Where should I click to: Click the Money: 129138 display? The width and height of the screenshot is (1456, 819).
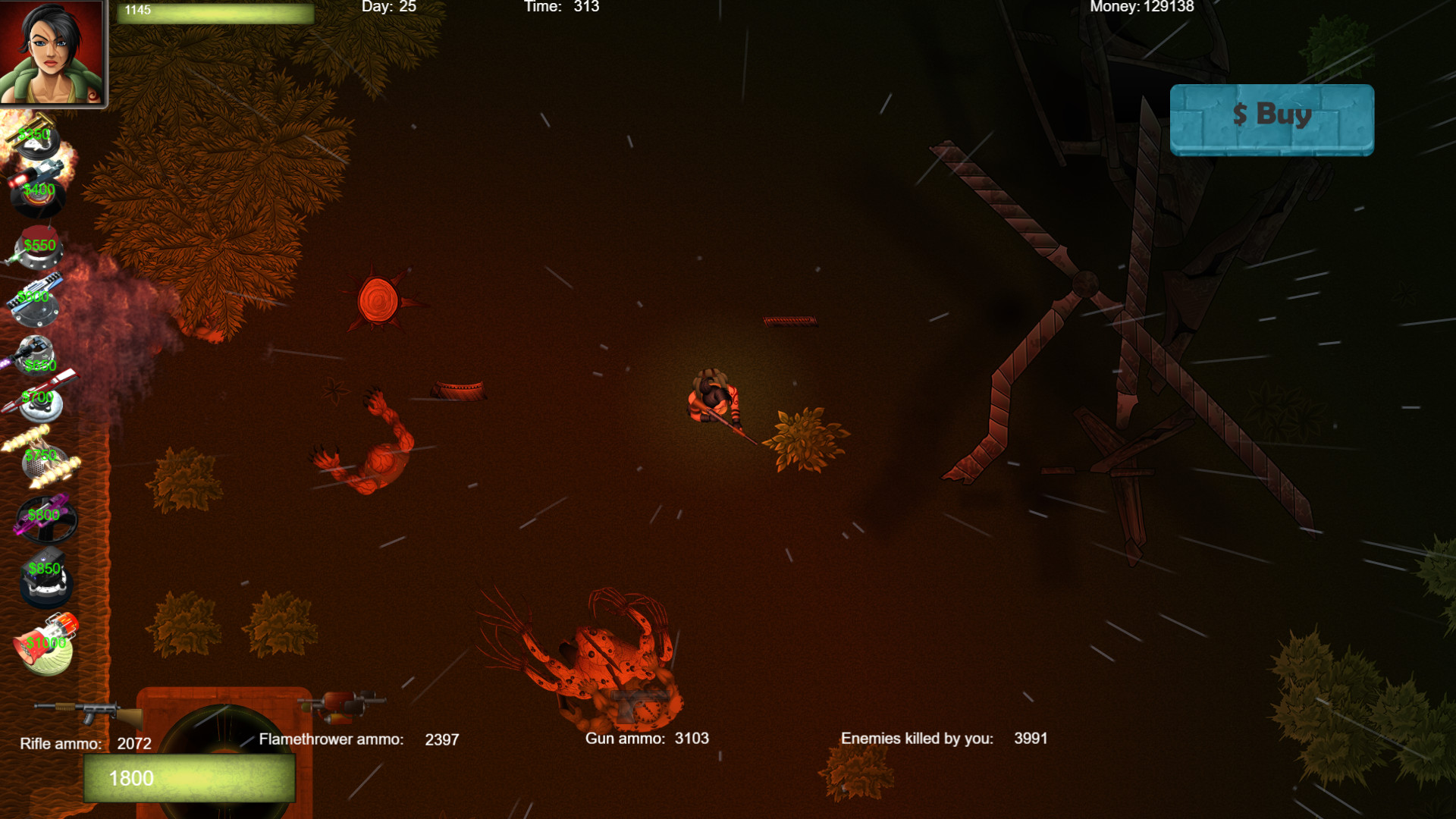click(x=1141, y=7)
